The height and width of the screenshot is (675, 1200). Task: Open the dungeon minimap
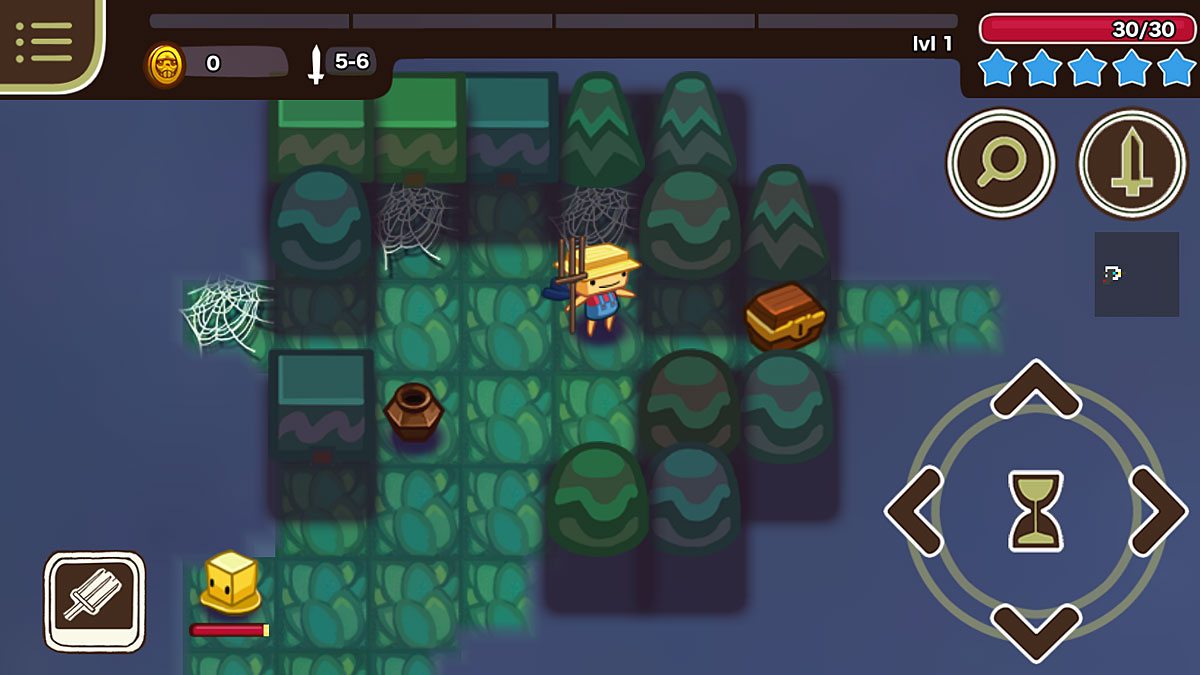point(1136,274)
